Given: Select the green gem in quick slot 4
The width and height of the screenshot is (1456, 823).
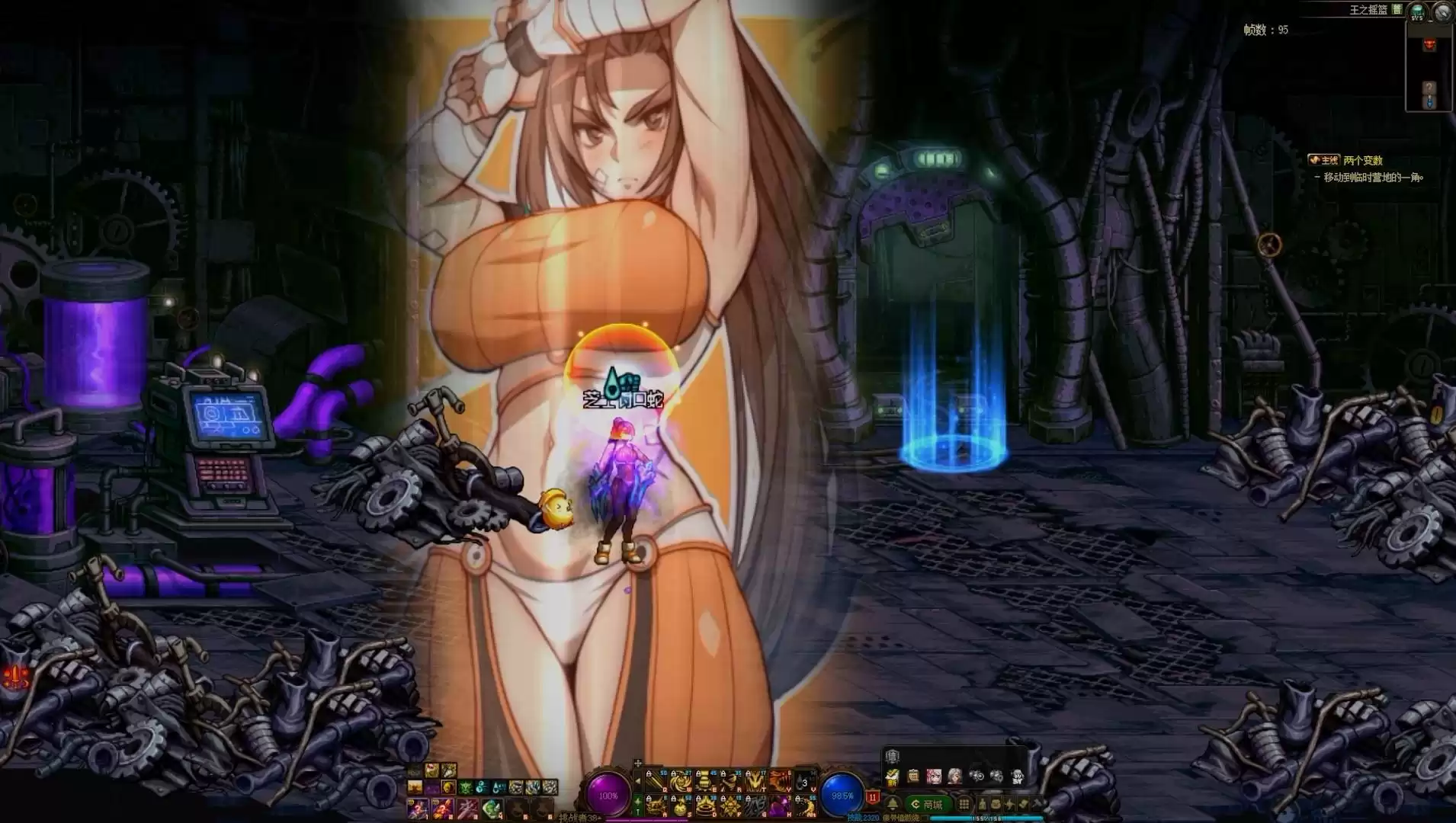Looking at the screenshot, I should coord(493,808).
